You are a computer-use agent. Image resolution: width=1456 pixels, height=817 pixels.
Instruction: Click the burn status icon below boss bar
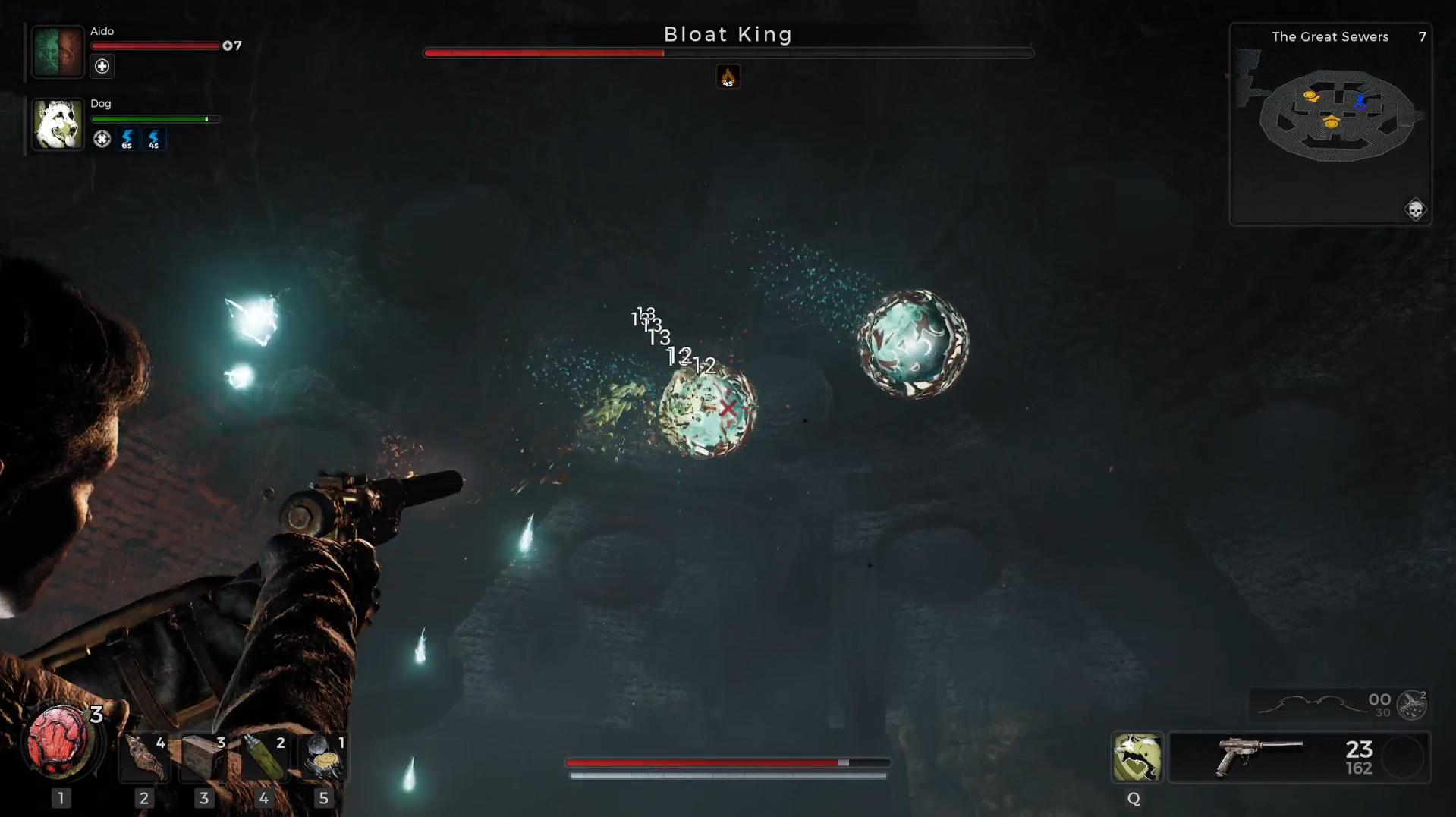pyautogui.click(x=728, y=76)
